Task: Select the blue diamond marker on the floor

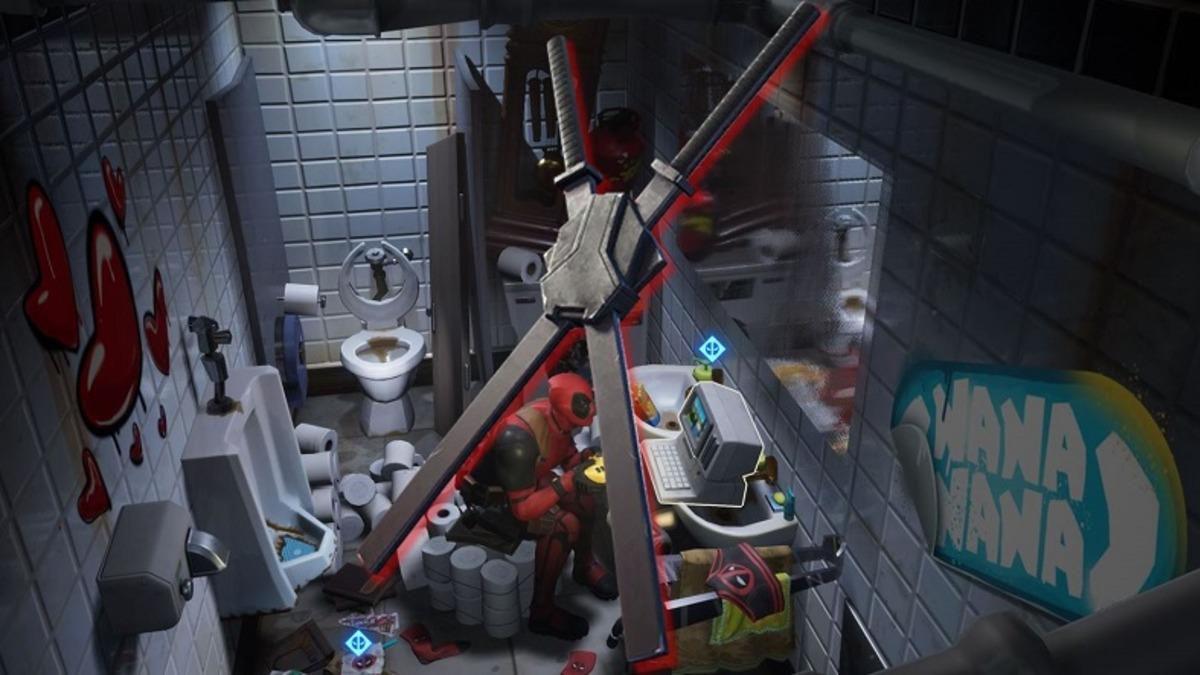Action: pyautogui.click(x=359, y=642)
